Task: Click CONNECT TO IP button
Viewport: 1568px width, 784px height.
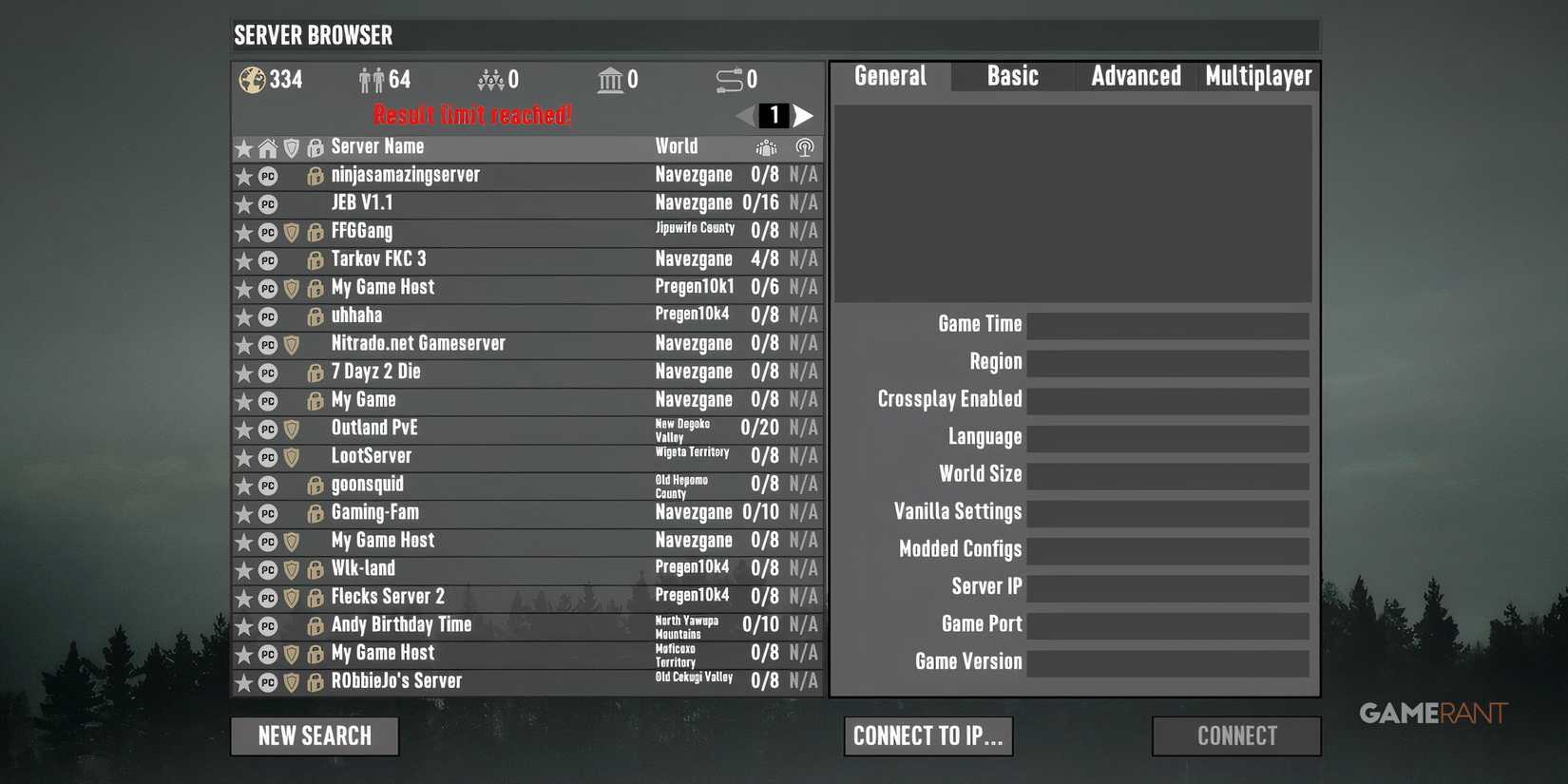Action: [928, 736]
